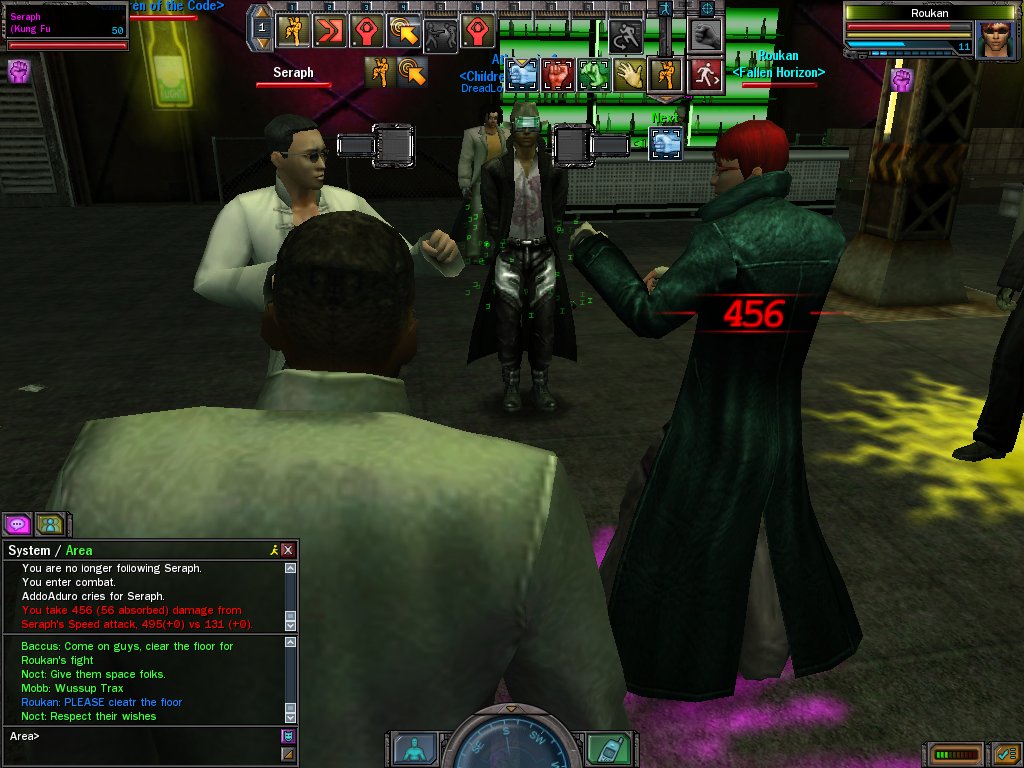Click the chat emote mask icon
The height and width of the screenshot is (768, 1024).
point(288,735)
